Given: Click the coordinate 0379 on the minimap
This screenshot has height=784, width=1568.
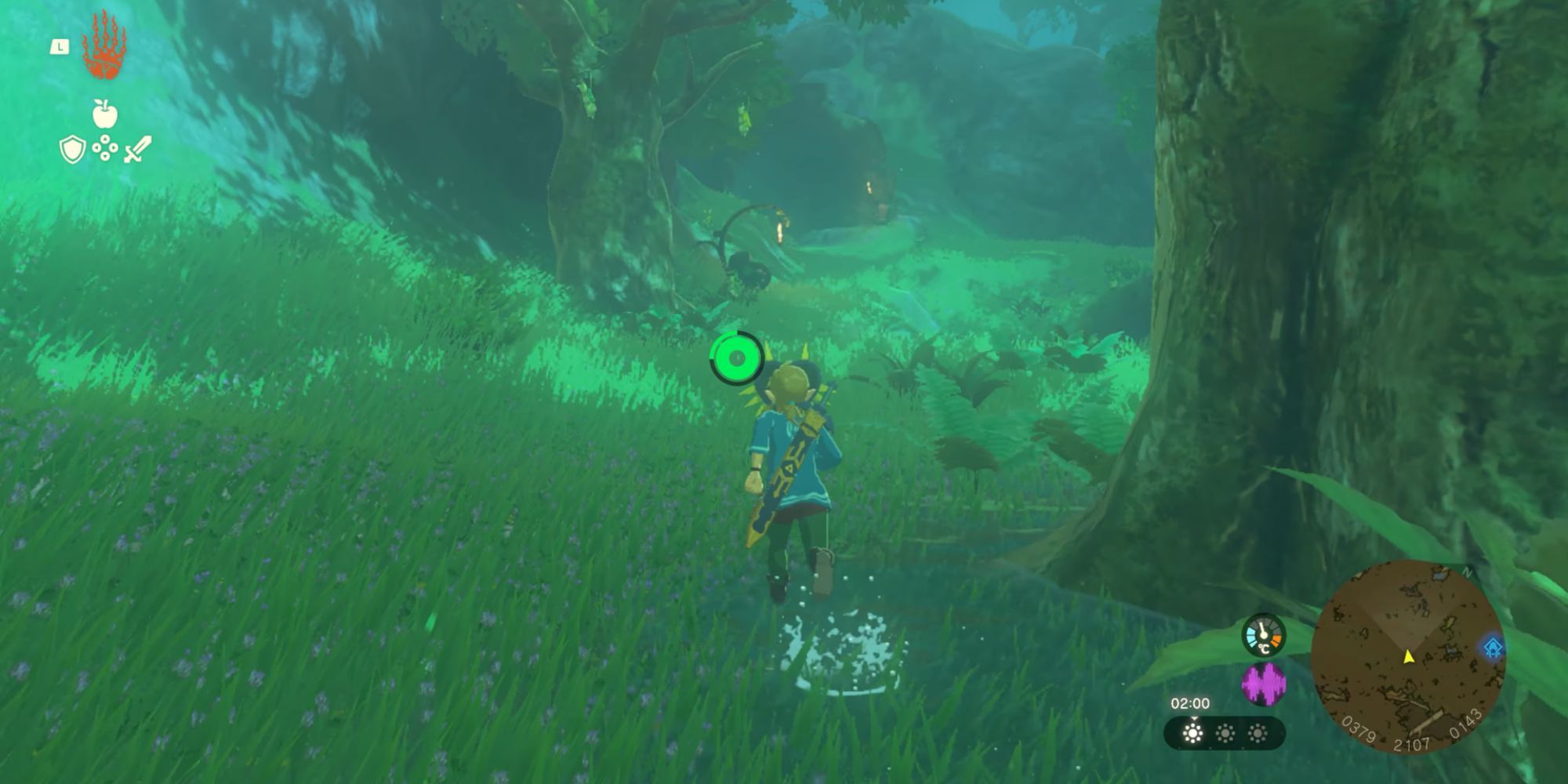Looking at the screenshot, I should (1358, 728).
